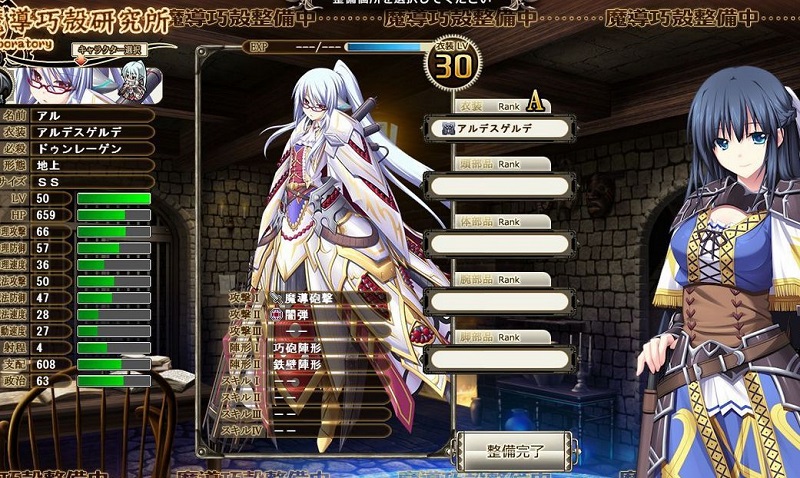
Task: Choose the empty 腕部品 arm part slot
Action: [499, 301]
